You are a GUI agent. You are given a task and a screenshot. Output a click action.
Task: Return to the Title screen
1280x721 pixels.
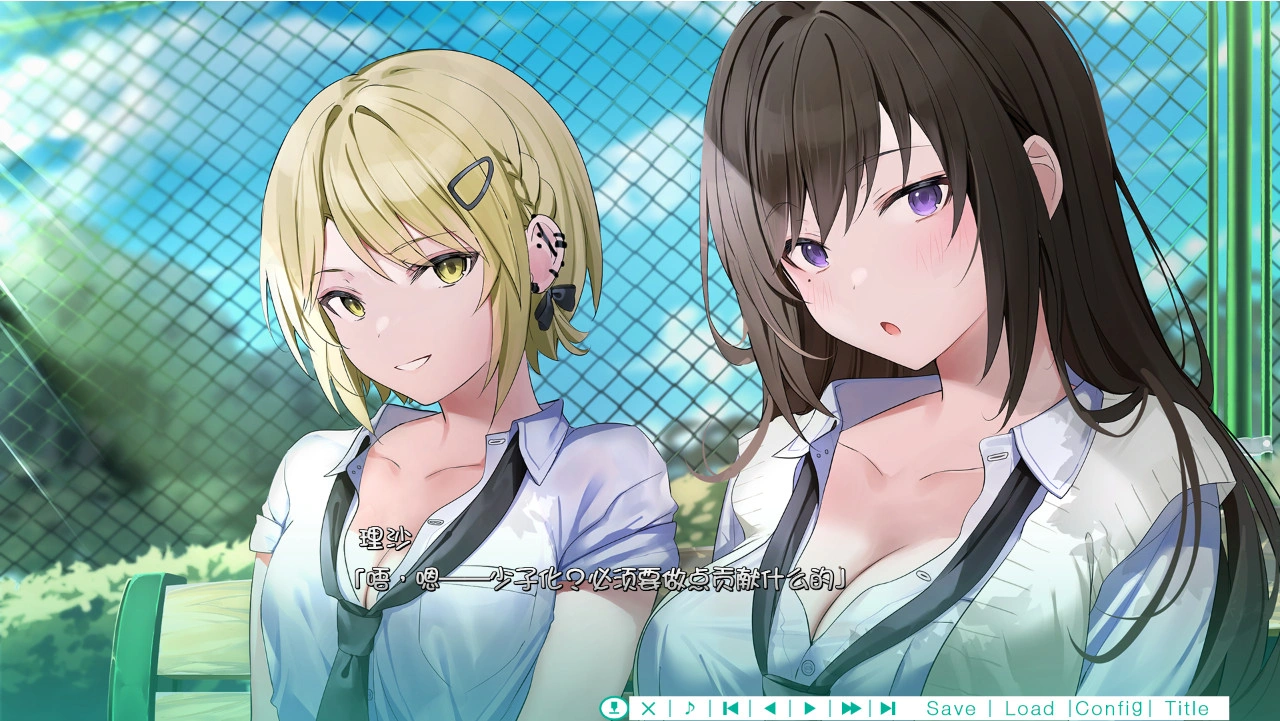(1186, 708)
